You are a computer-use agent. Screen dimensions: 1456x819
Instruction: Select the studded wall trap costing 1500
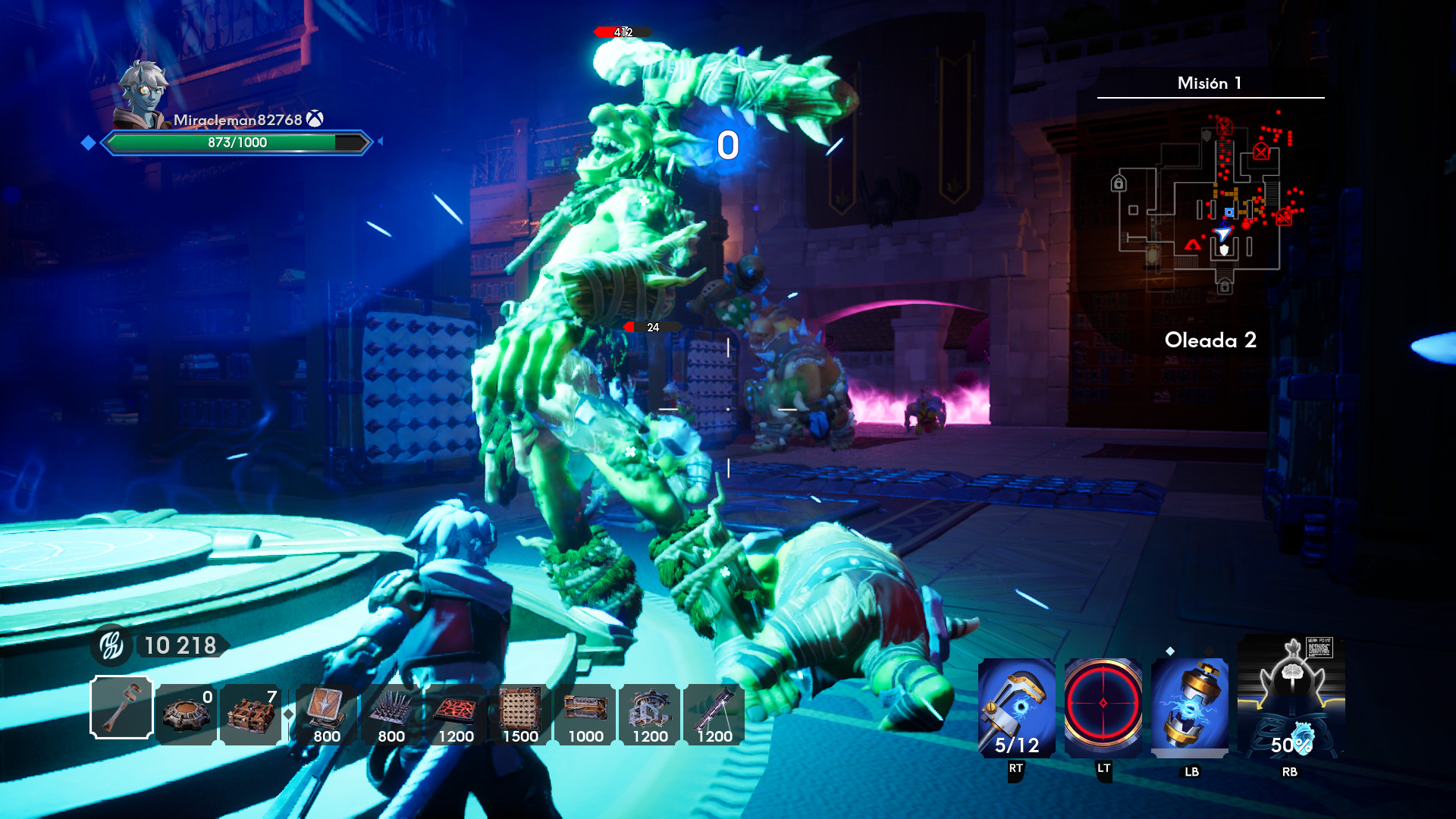coord(520,714)
